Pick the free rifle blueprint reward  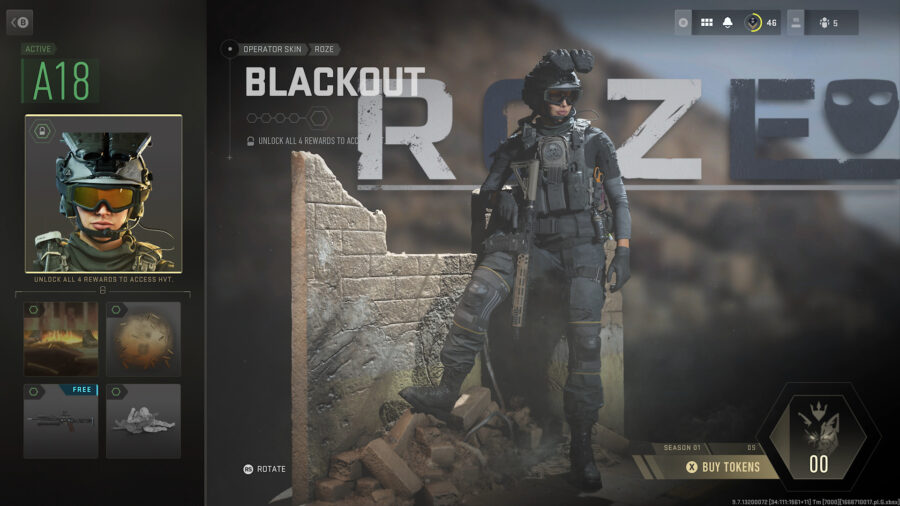(61, 421)
